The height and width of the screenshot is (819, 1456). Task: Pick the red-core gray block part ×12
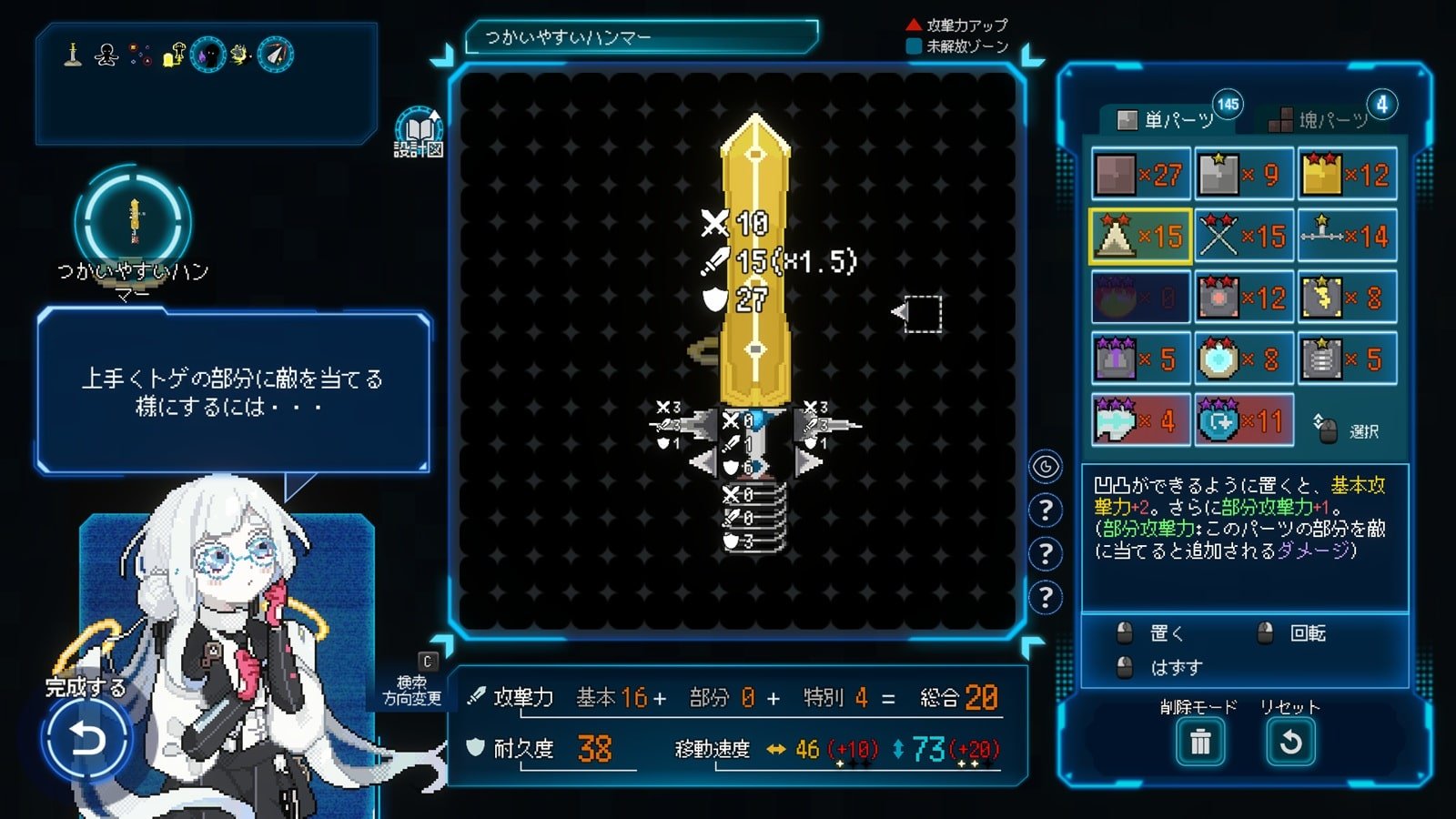pos(1243,298)
